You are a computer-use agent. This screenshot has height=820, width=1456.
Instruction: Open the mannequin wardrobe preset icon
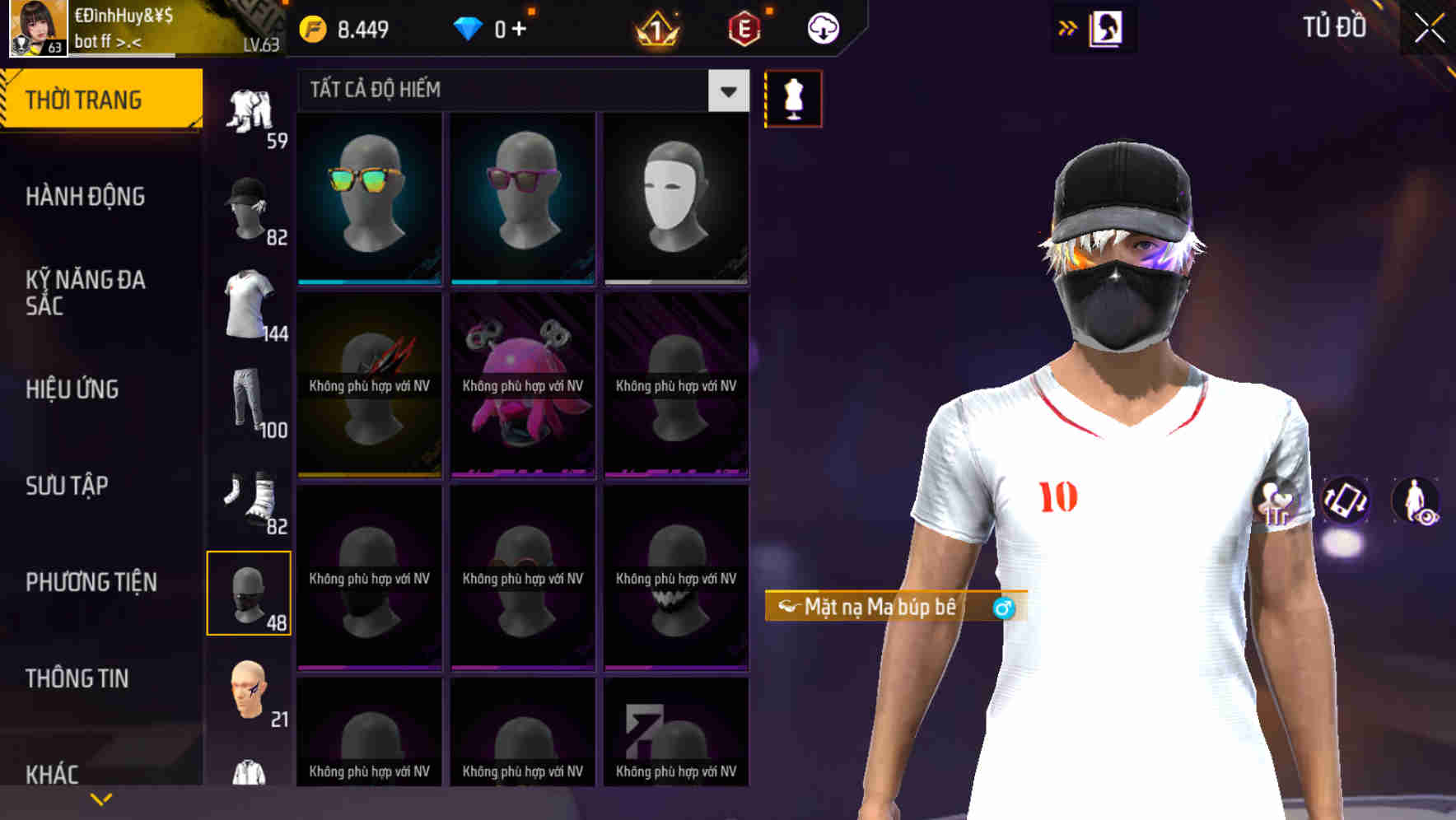[793, 97]
